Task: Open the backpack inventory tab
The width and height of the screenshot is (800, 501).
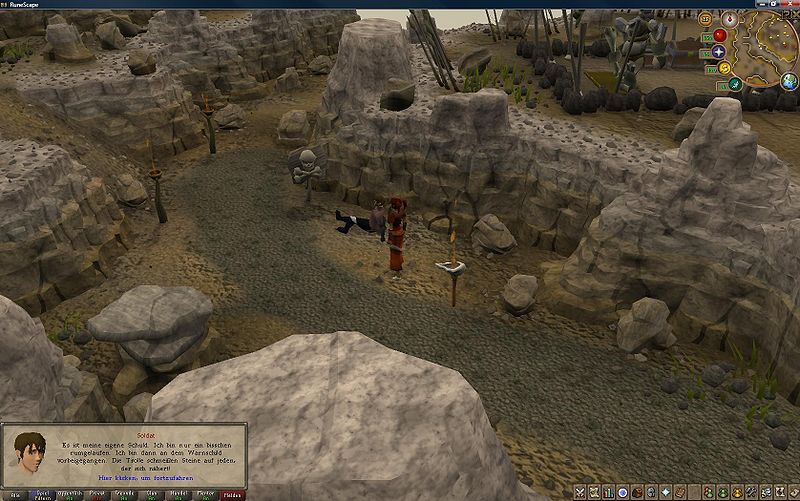Action: coord(636,492)
